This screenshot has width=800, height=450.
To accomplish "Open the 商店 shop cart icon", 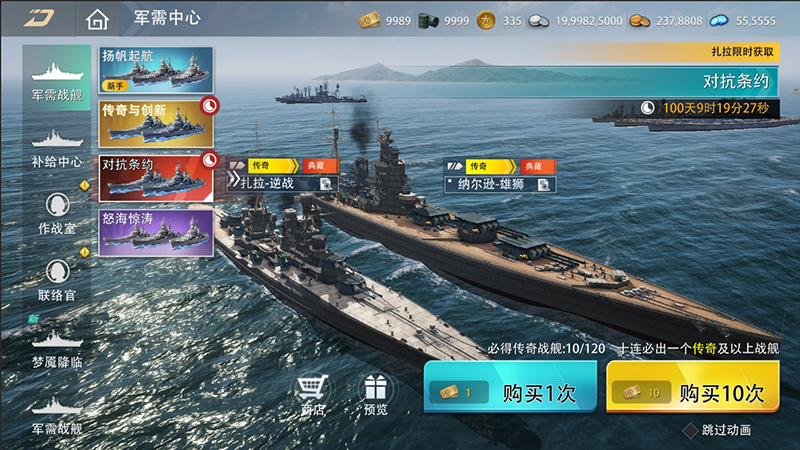I will pyautogui.click(x=313, y=393).
